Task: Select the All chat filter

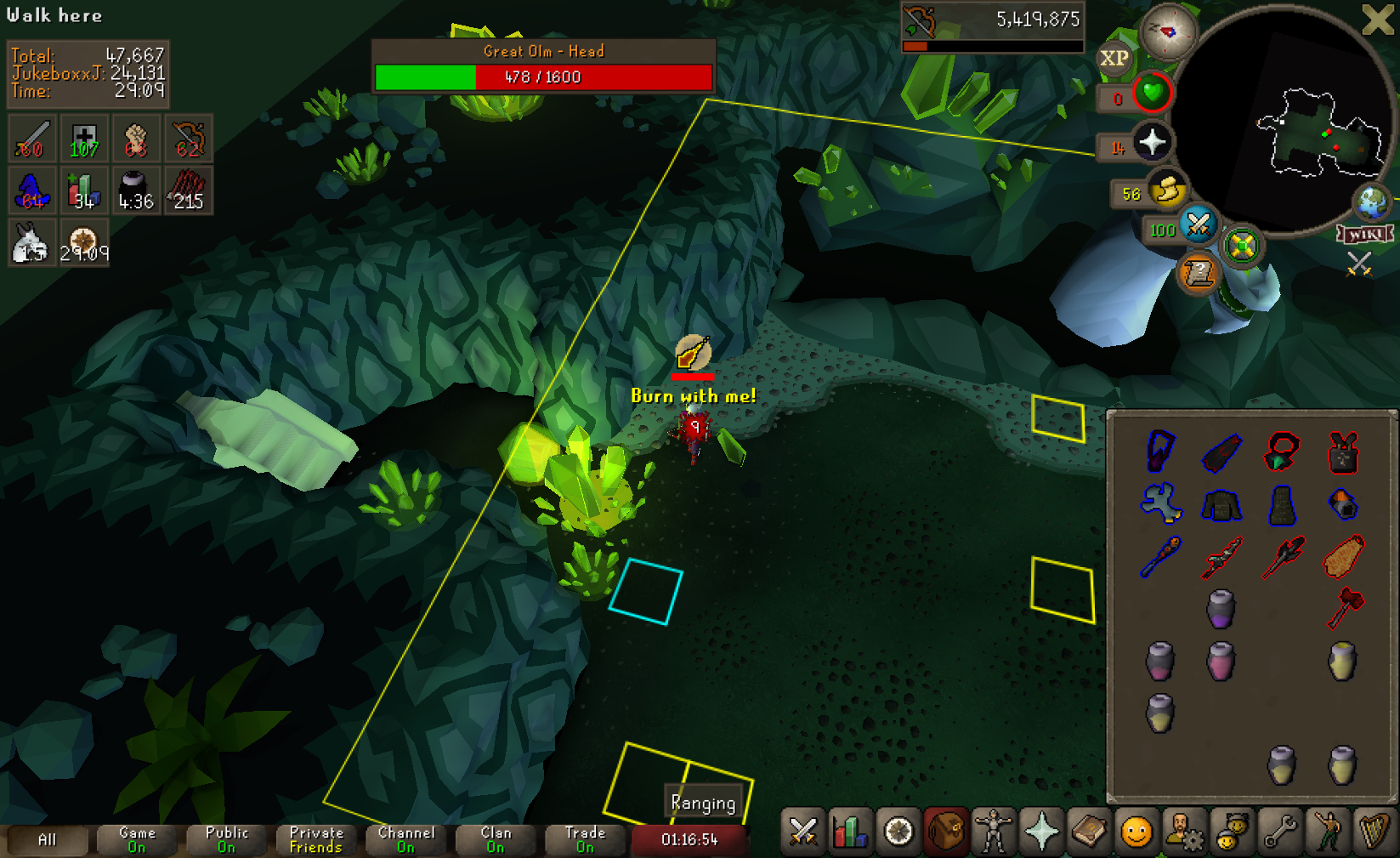Action: click(48, 839)
